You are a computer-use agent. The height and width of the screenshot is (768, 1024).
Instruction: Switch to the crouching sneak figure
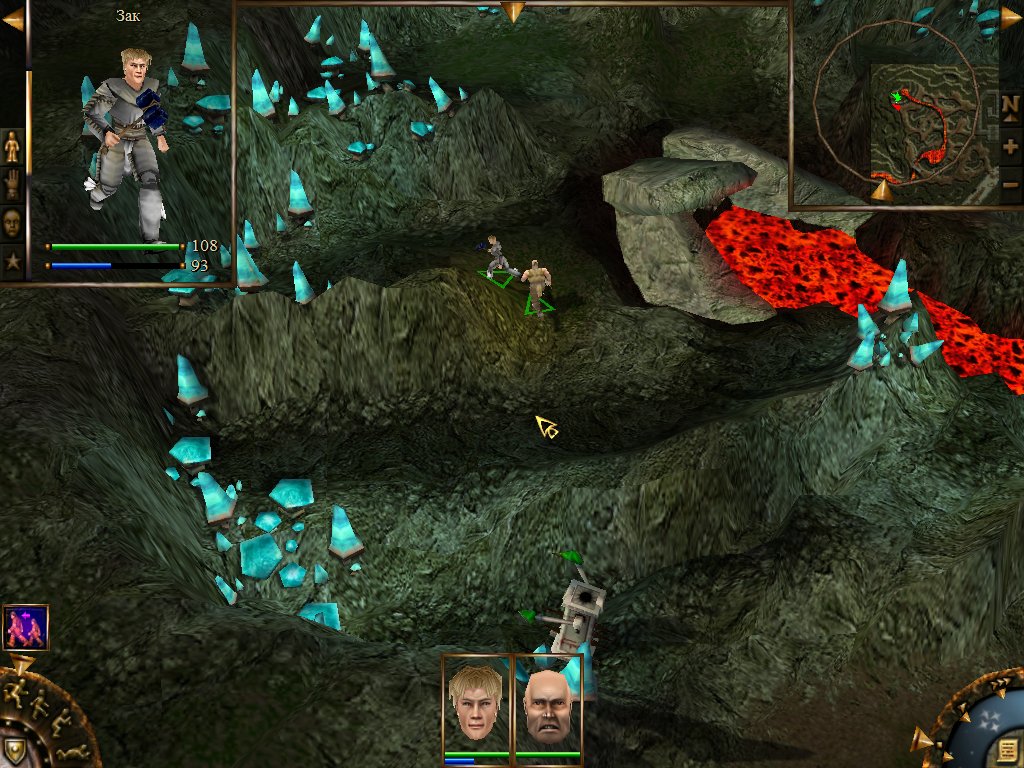coord(58,723)
